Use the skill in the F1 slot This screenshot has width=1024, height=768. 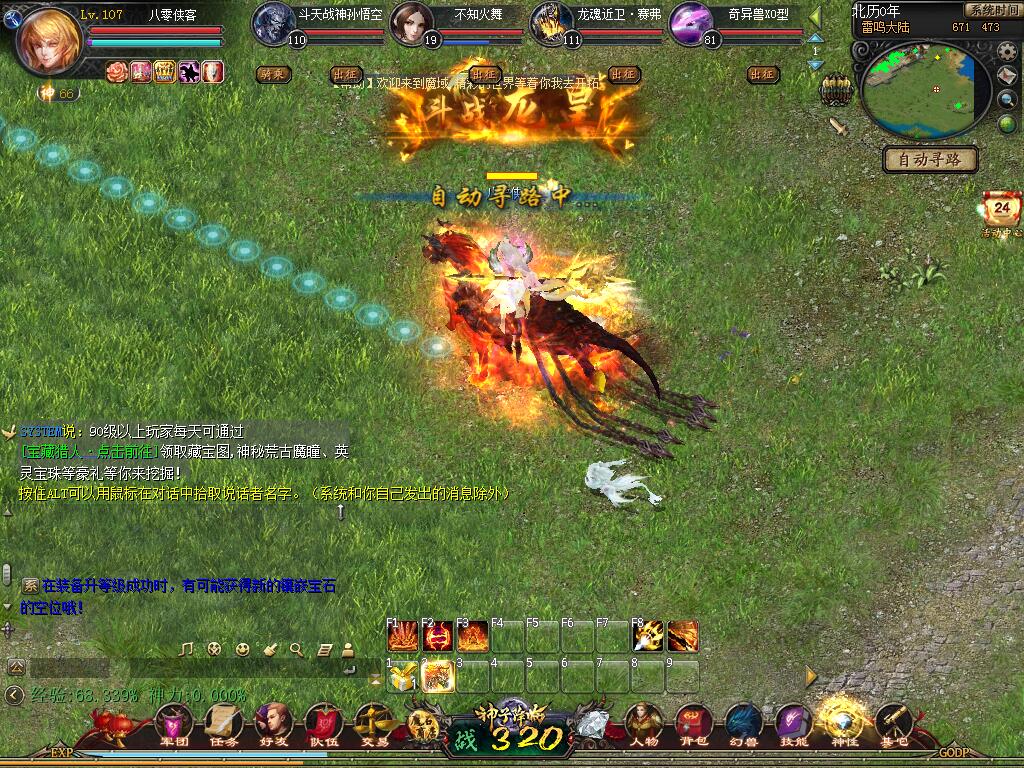pyautogui.click(x=403, y=636)
